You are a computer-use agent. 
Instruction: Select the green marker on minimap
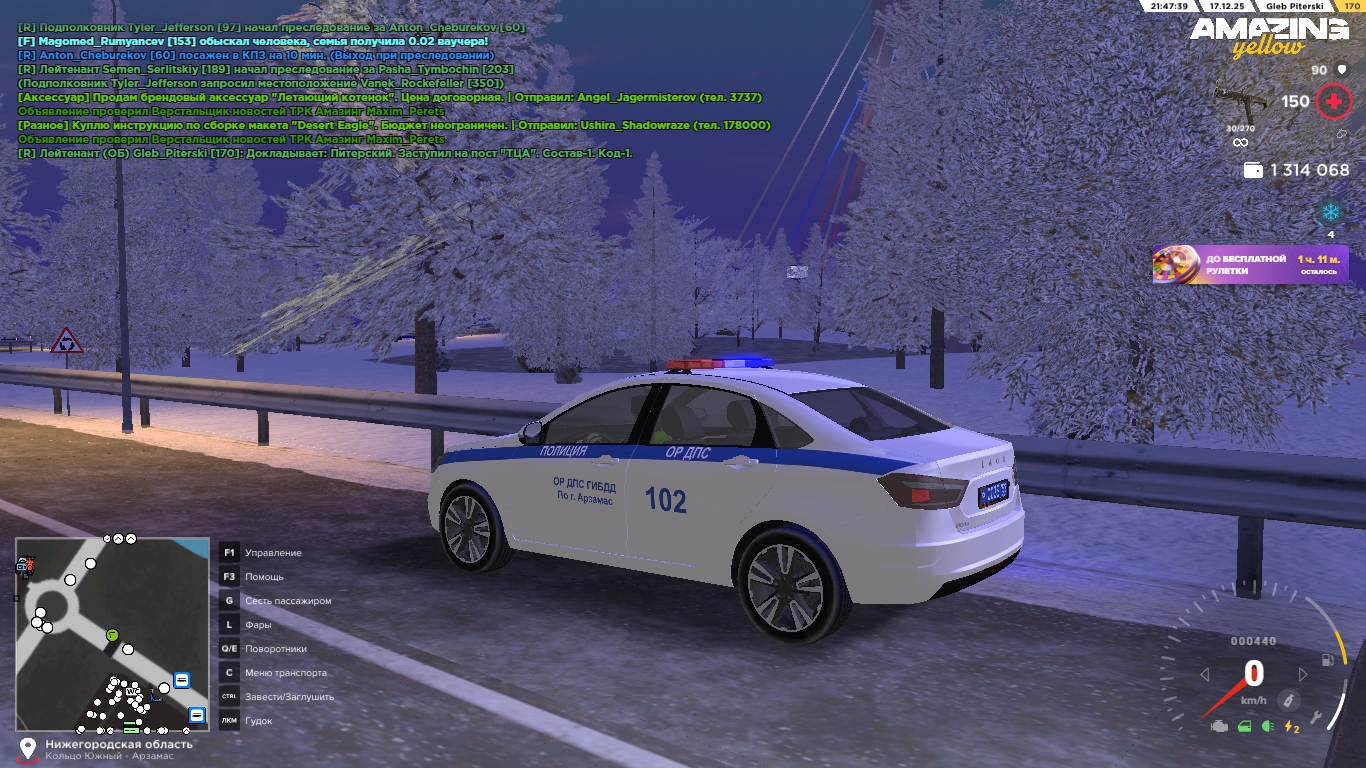tap(112, 635)
